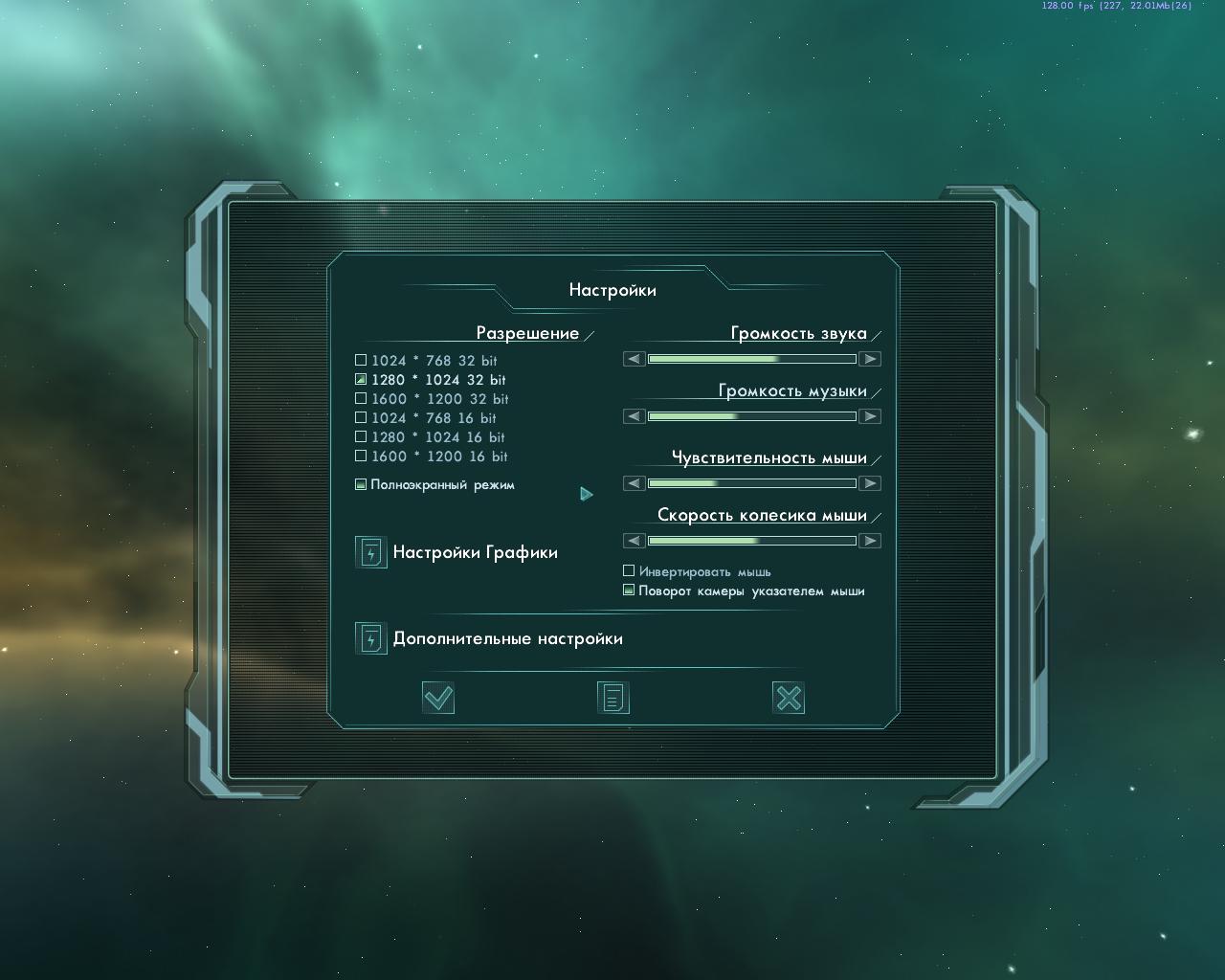Enable the Инвертировать мышь checkbox
This screenshot has height=980, width=1225.
[629, 571]
